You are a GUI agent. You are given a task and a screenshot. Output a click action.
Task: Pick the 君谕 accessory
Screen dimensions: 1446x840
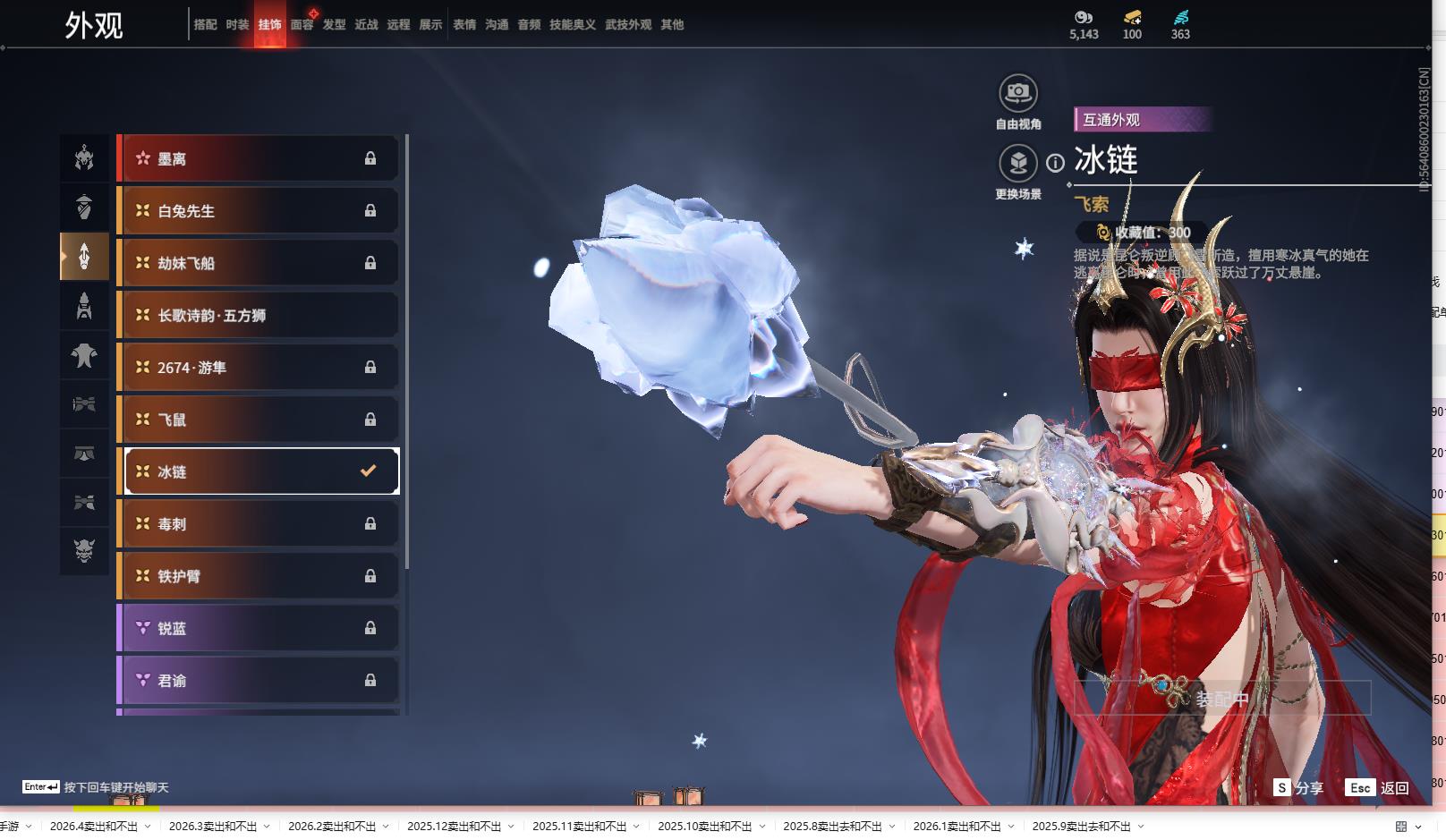pyautogui.click(x=258, y=681)
